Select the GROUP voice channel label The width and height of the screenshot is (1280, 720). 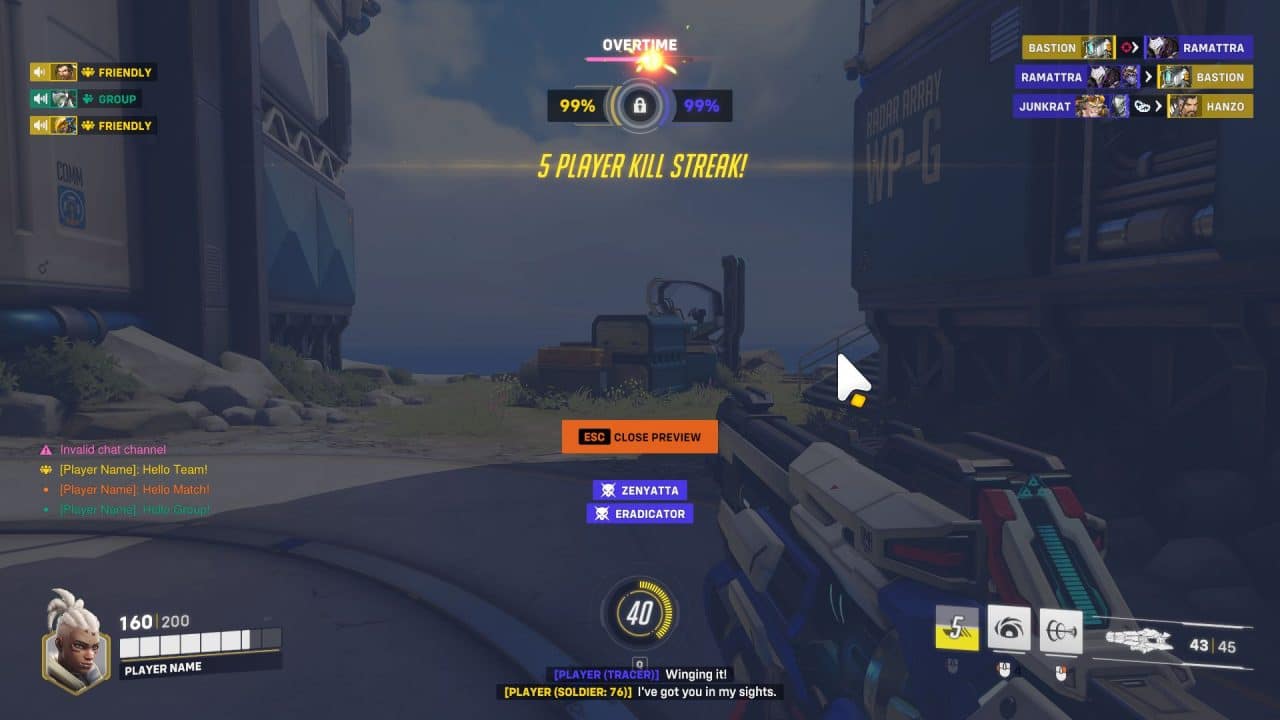[112, 98]
